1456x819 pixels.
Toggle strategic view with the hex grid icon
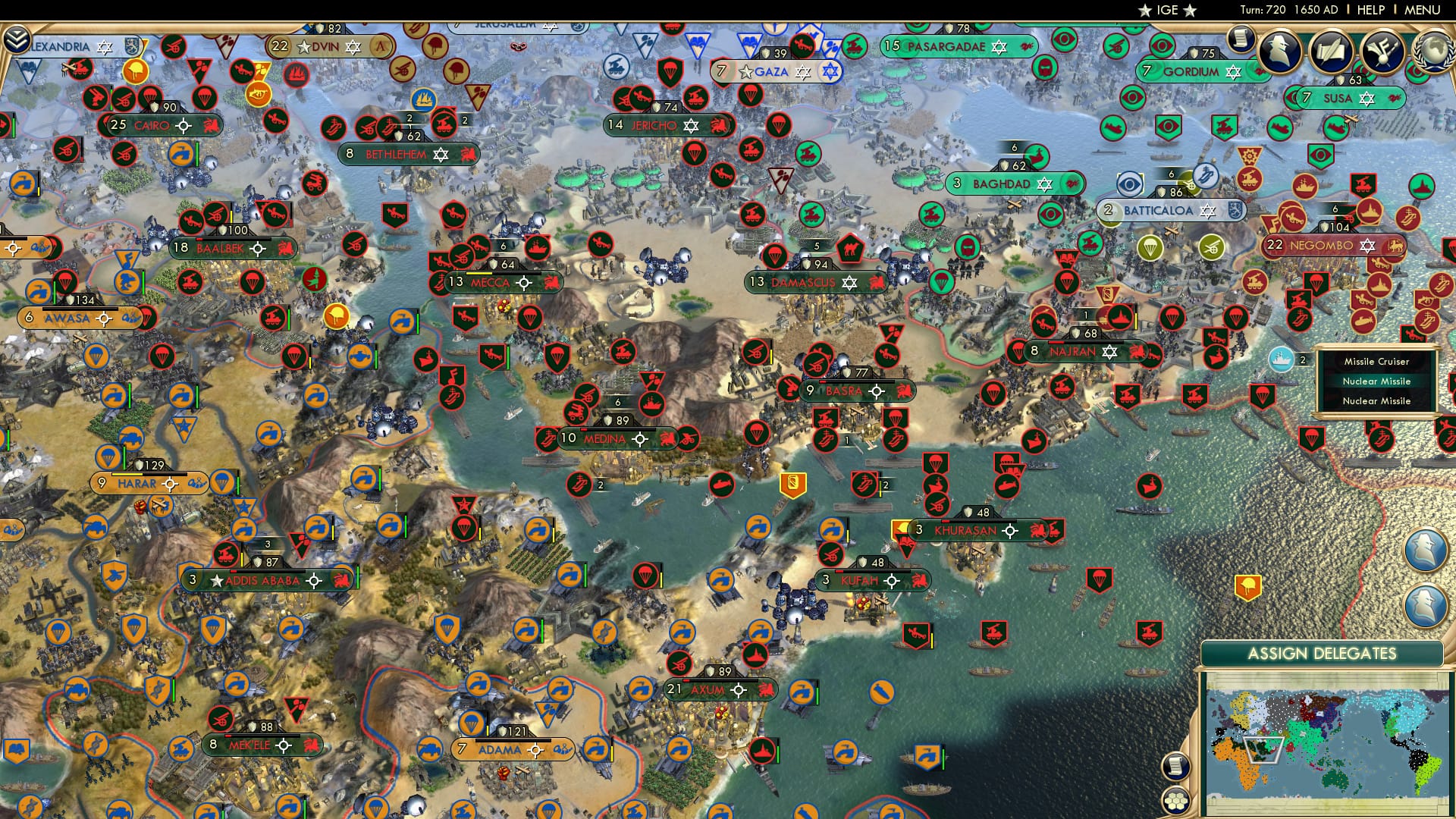(1176, 802)
